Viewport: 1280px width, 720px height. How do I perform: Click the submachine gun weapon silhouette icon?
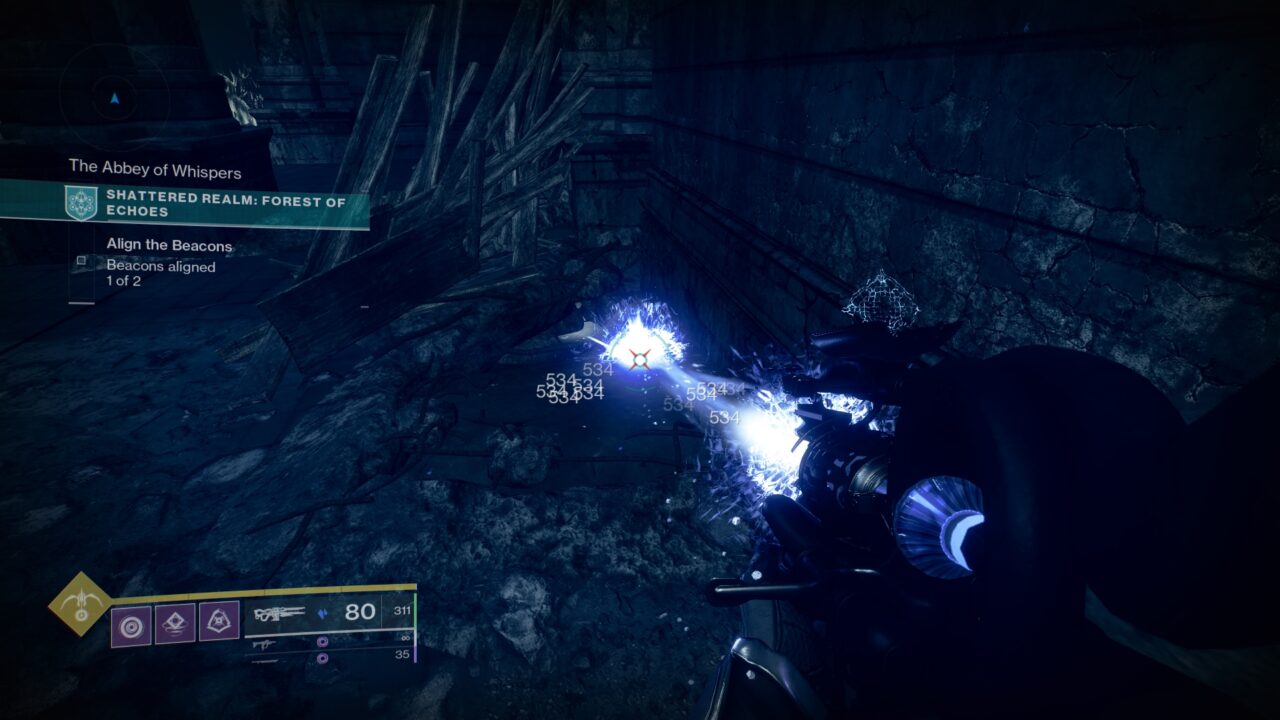263,645
